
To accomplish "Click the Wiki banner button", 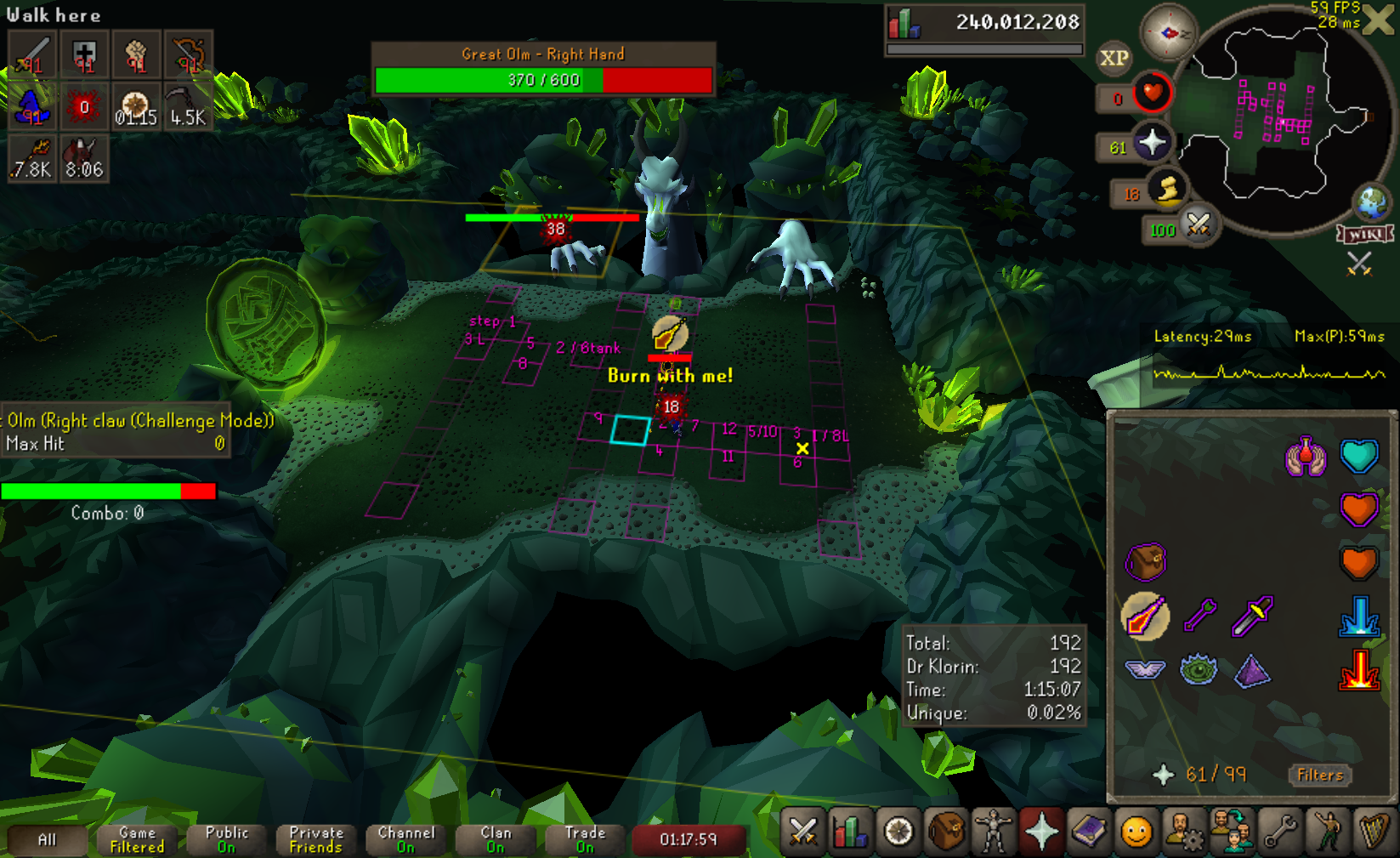I will click(x=1365, y=234).
